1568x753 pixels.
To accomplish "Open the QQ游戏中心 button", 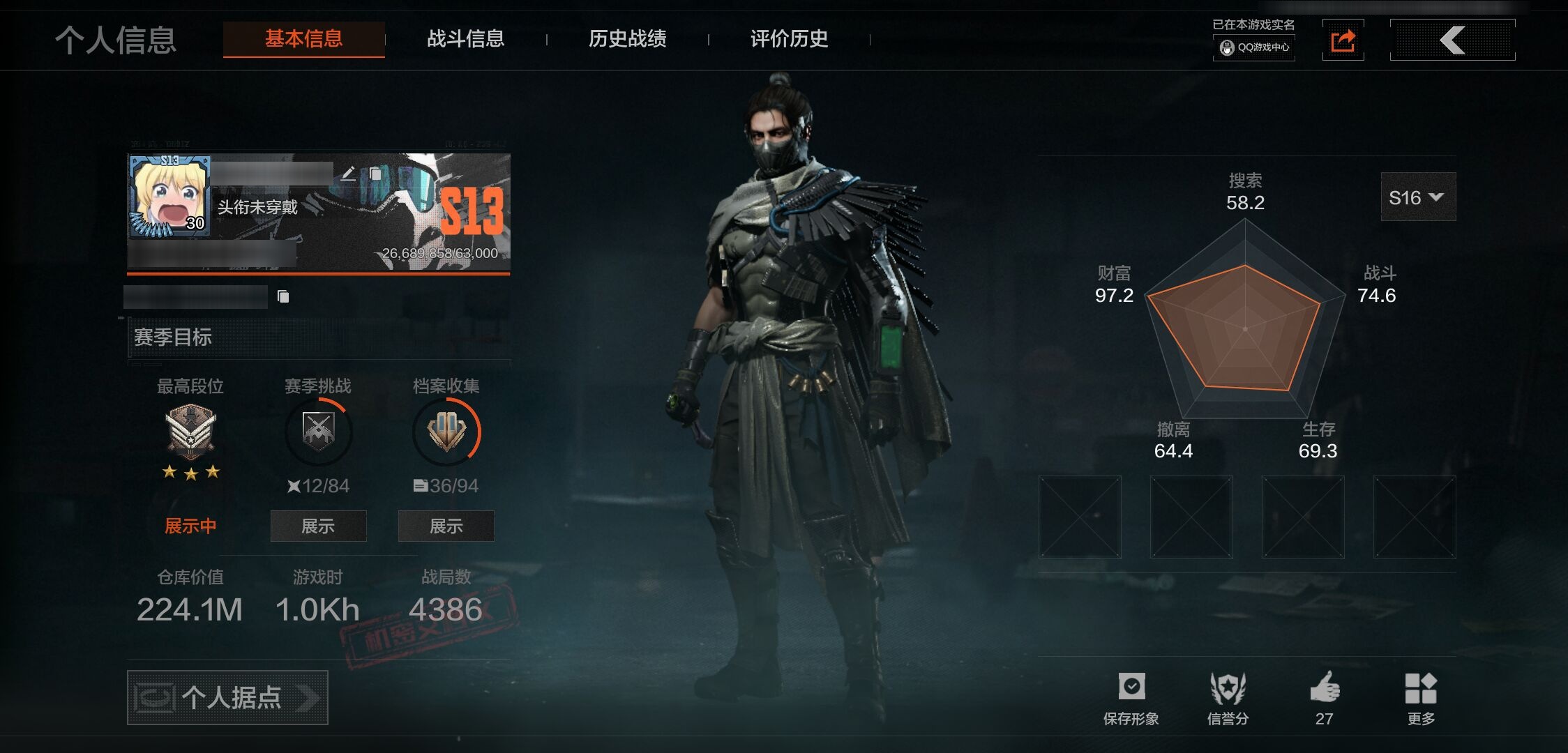I will click(1254, 47).
